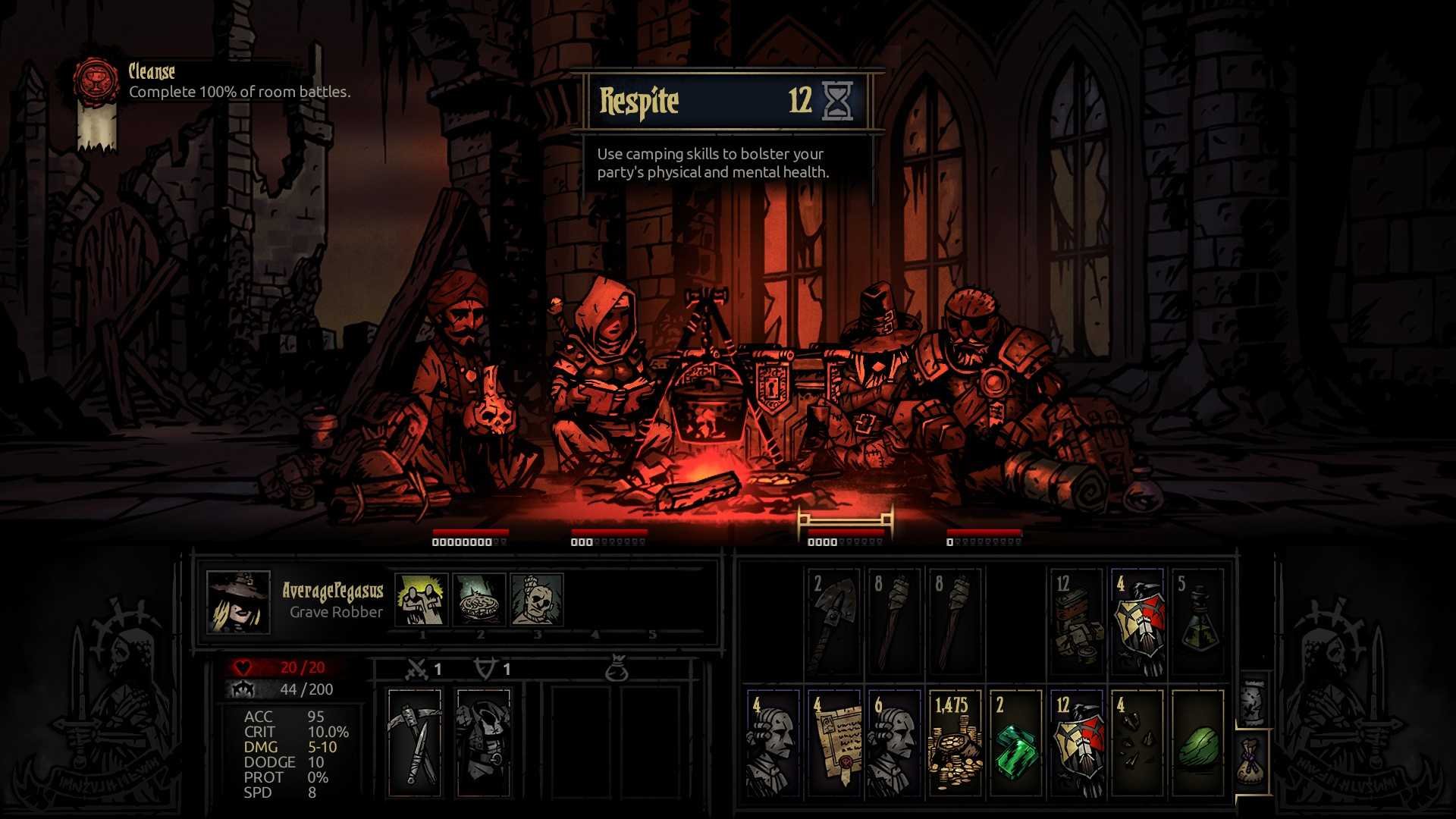Viewport: 1456px width, 819px height.
Task: Pick the food provisions stack
Action: (x=1077, y=622)
